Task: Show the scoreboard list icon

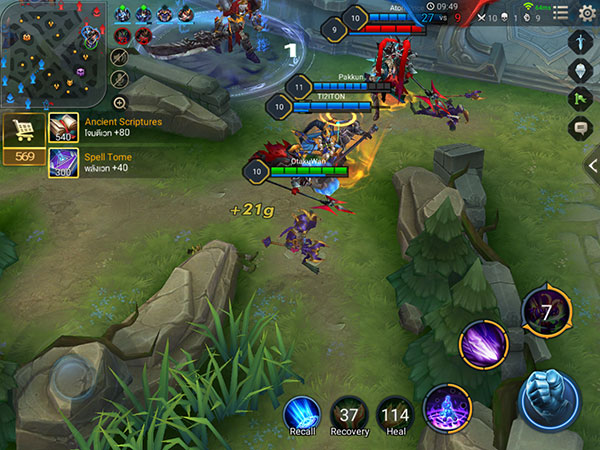Action: [x=562, y=12]
